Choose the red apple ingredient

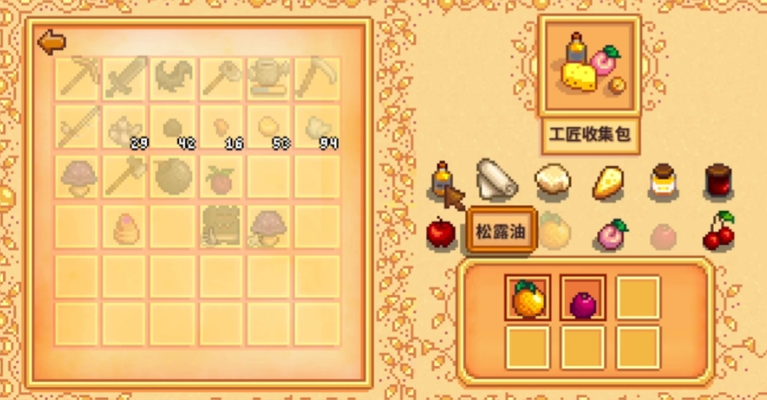[442, 233]
